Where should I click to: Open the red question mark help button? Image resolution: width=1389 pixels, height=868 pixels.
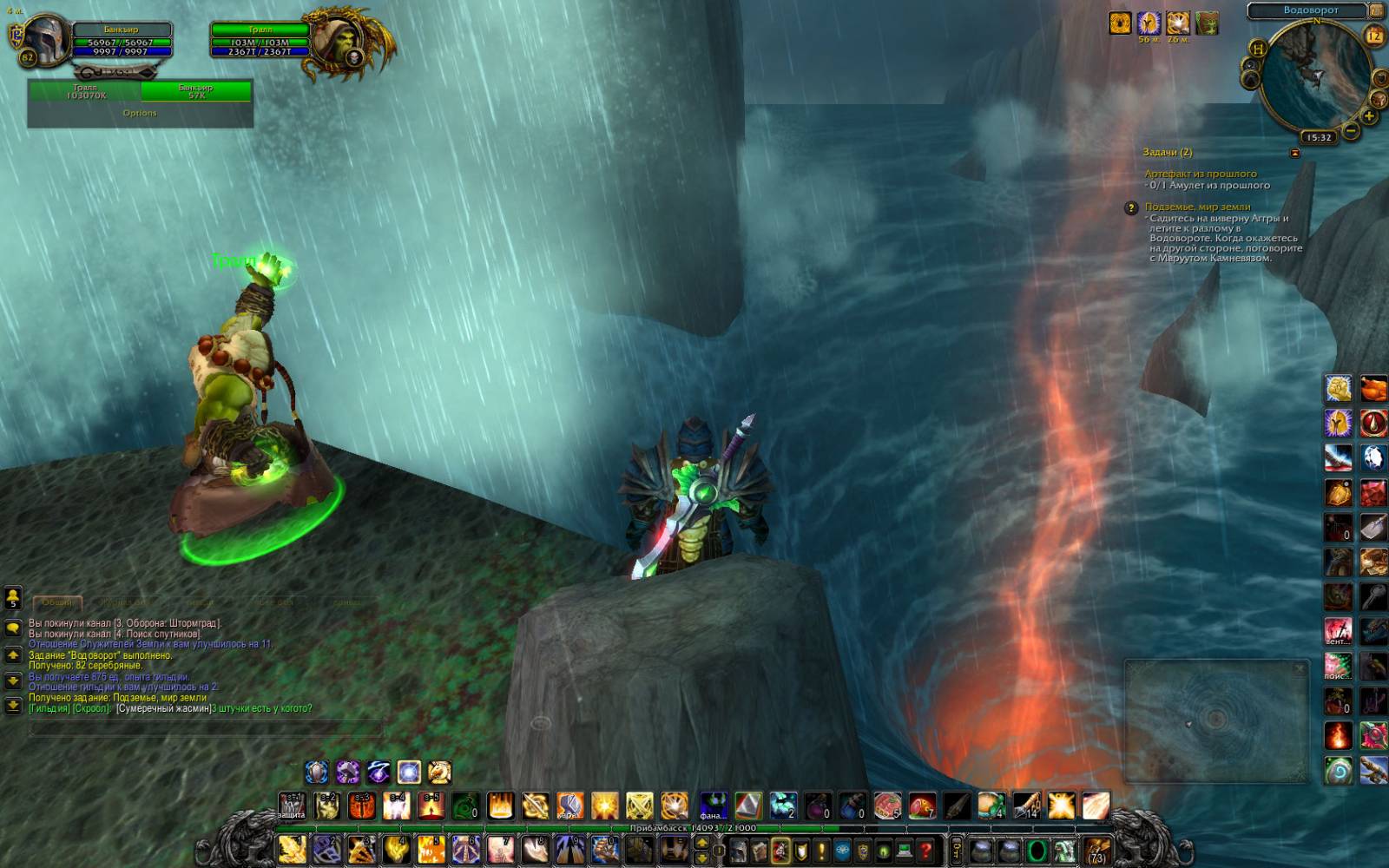(926, 852)
